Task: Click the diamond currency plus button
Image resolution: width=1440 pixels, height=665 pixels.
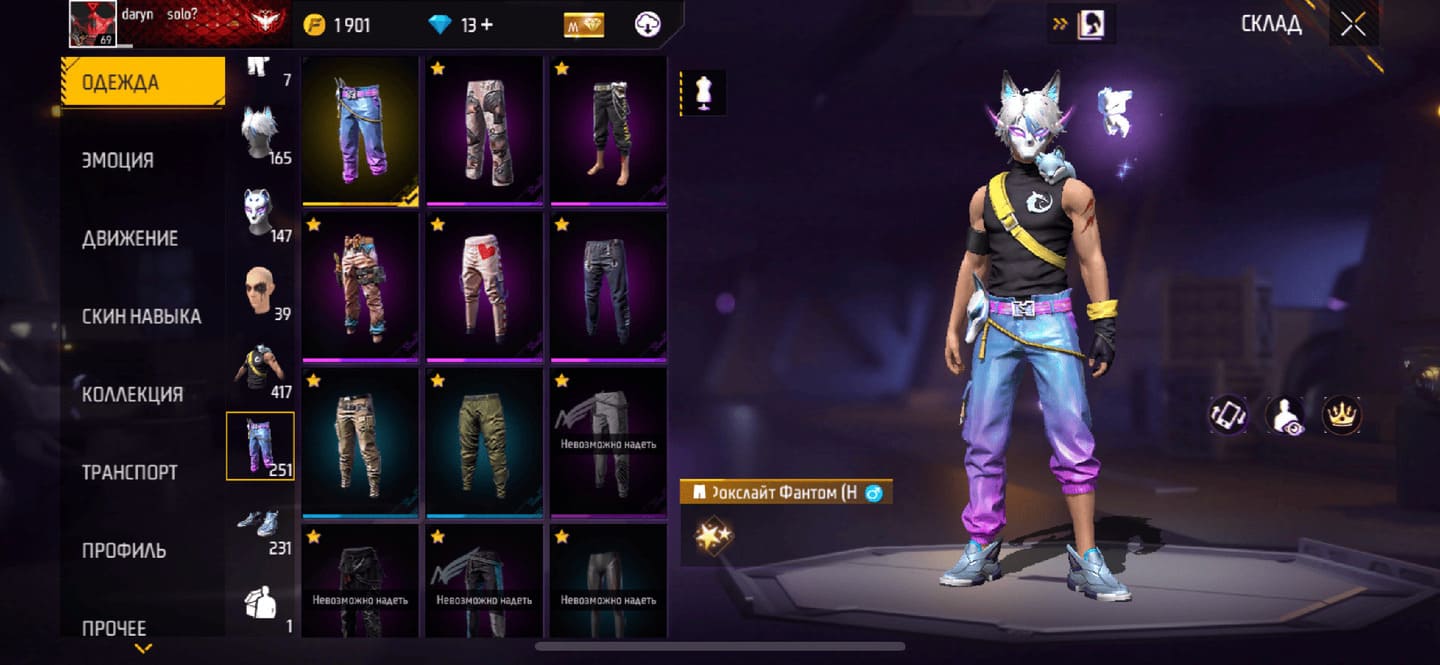Action: [487, 25]
